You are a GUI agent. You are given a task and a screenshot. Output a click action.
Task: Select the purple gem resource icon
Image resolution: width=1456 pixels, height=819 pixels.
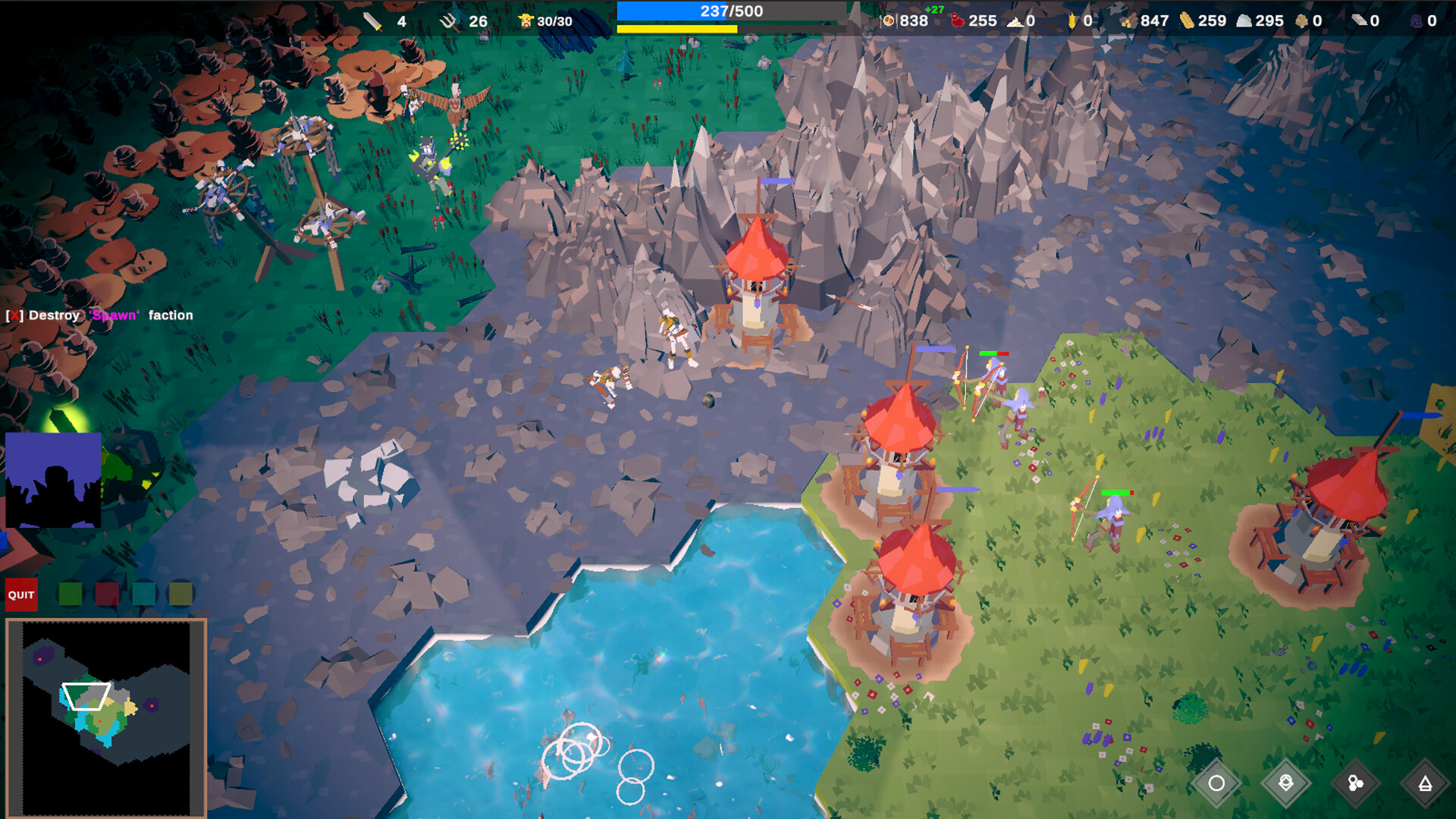1416,21
